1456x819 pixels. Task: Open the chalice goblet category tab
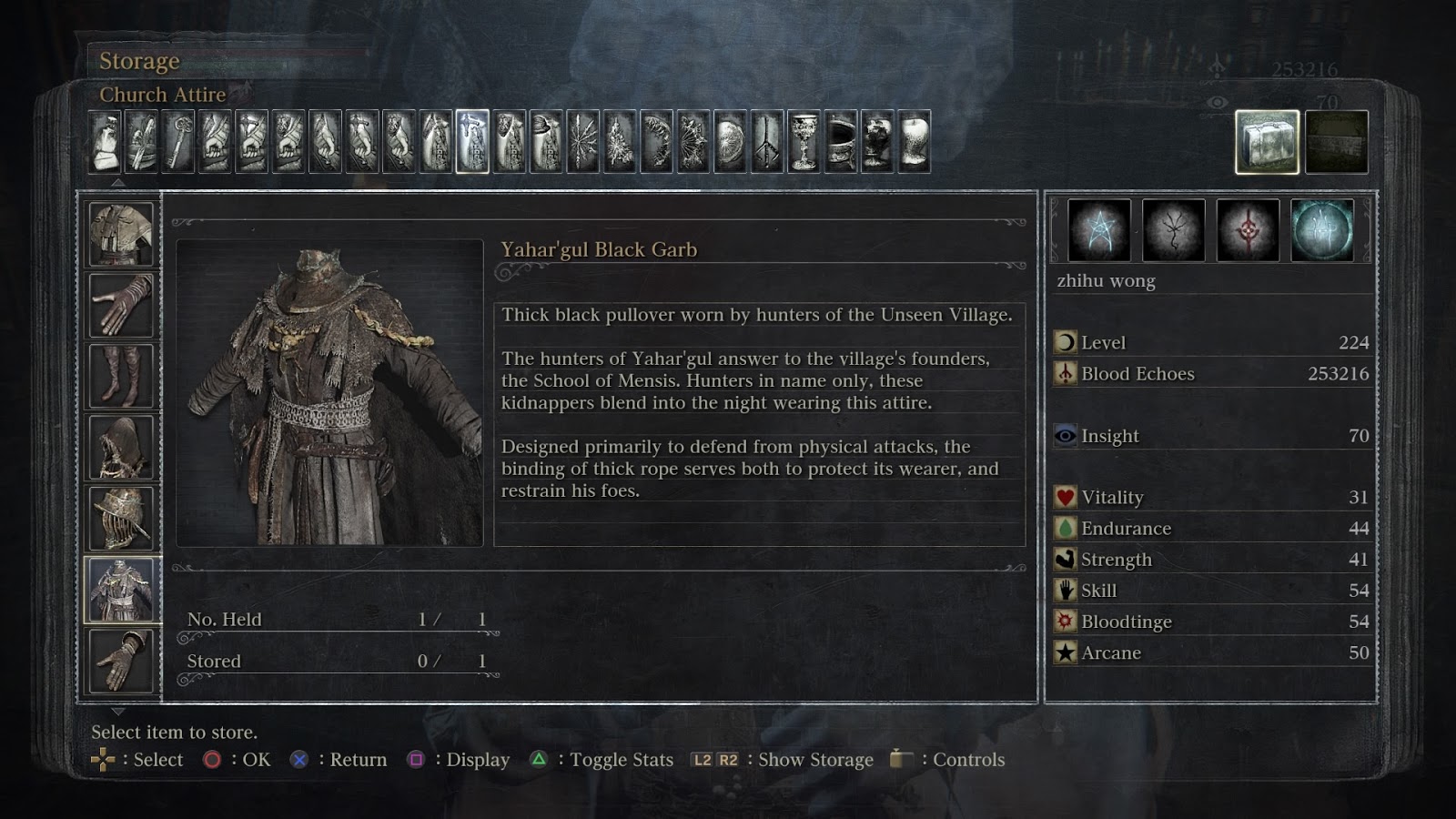pyautogui.click(x=804, y=142)
